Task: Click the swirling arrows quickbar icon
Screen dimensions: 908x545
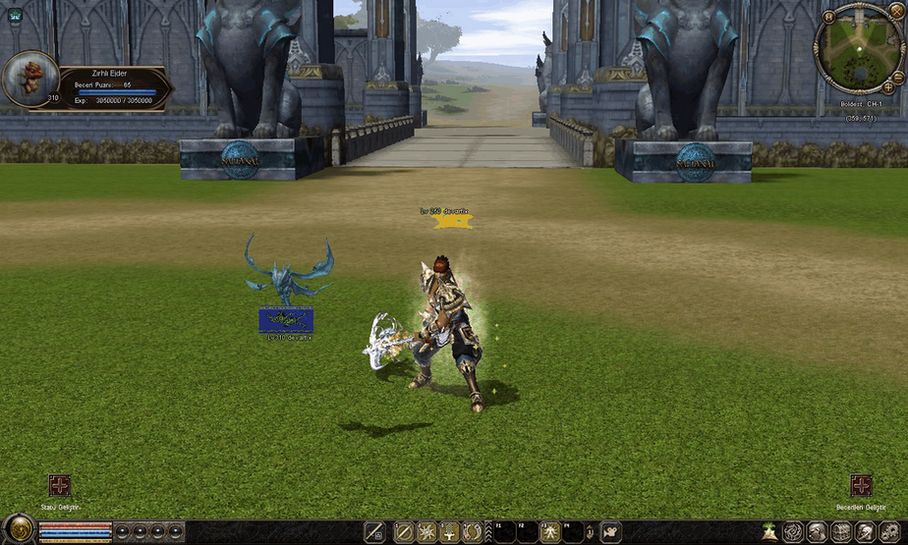Action: tap(473, 532)
